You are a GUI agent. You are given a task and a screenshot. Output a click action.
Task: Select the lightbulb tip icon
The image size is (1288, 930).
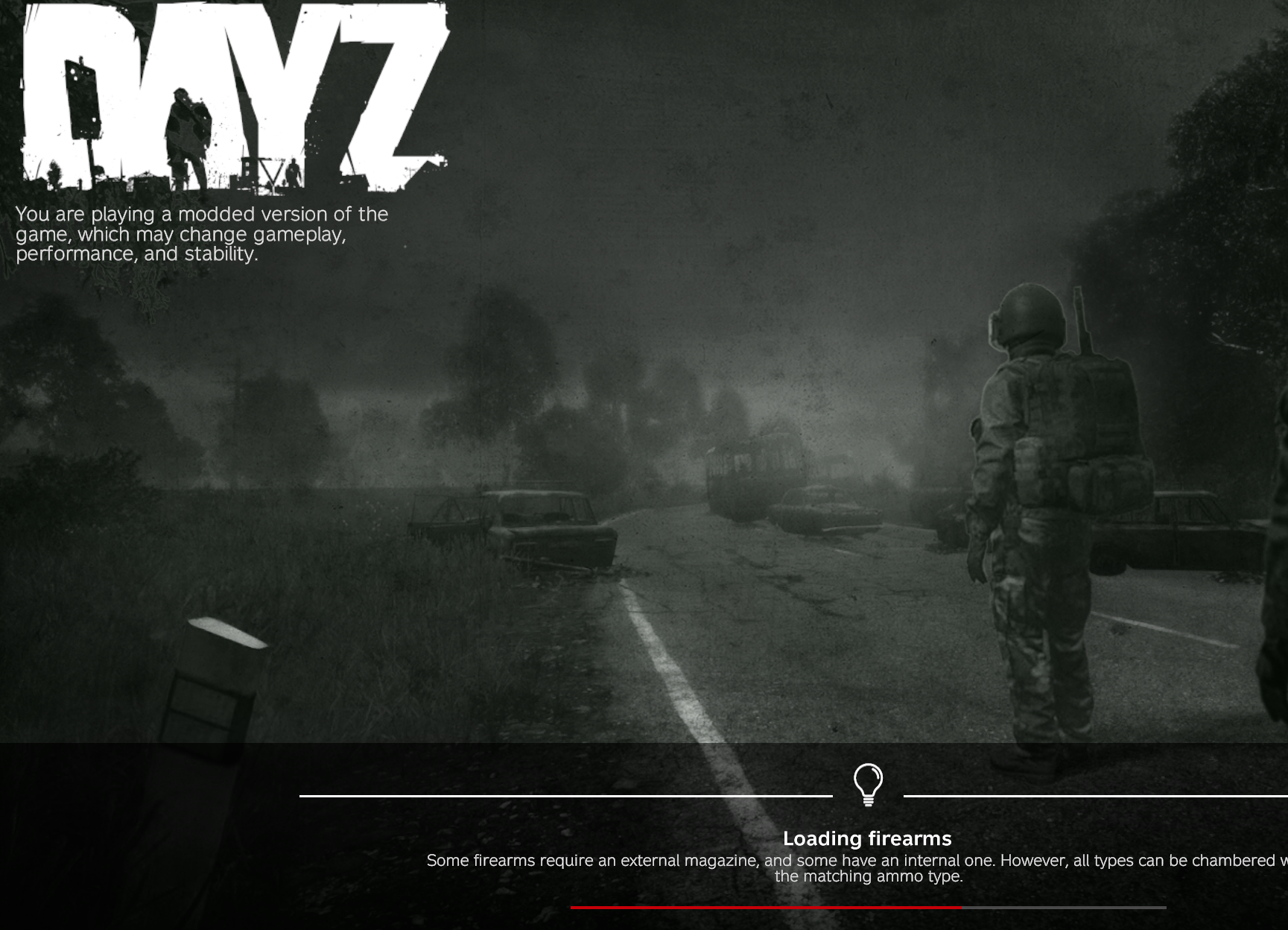(866, 784)
